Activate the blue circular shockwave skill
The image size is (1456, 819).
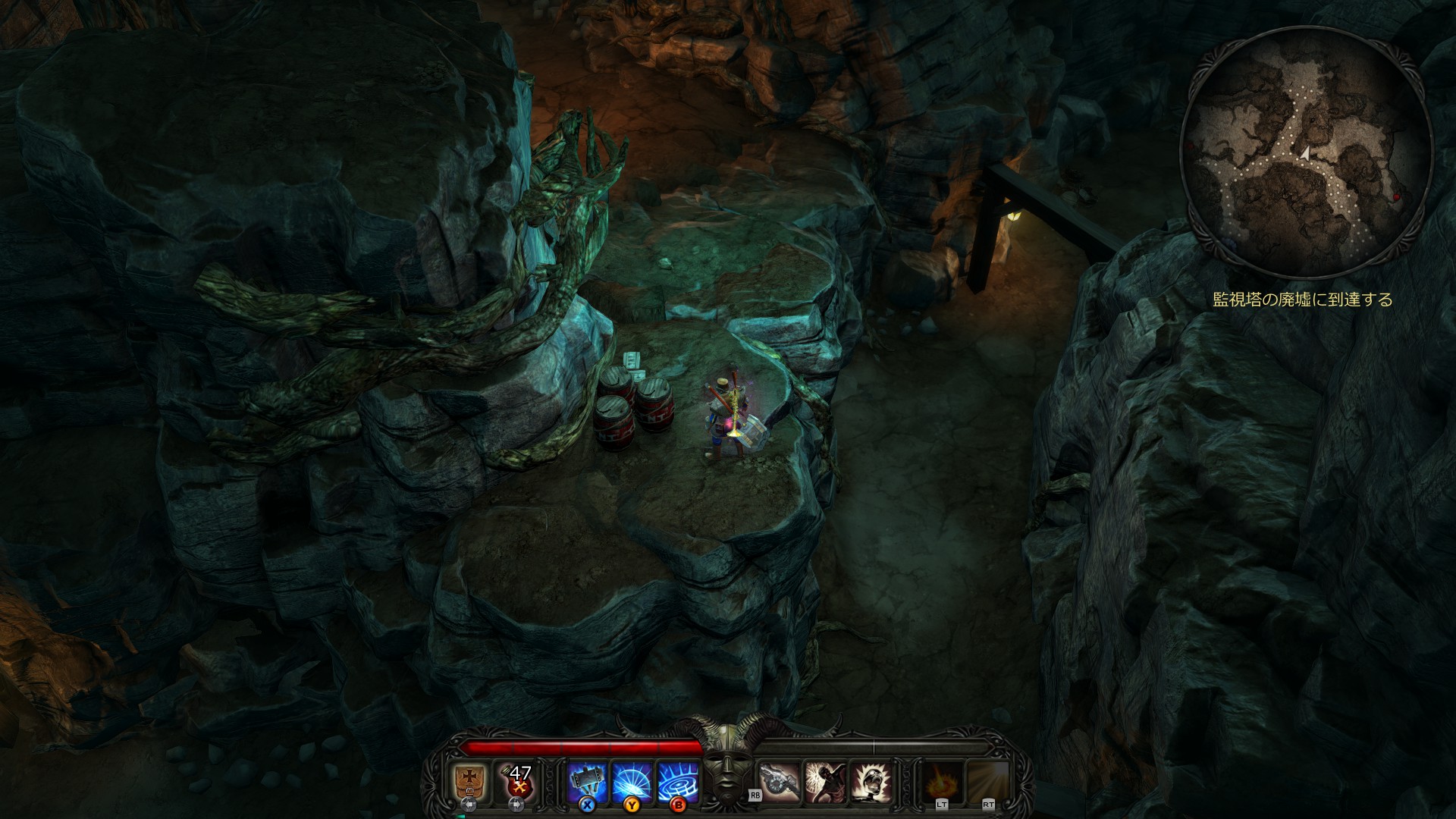pos(677,781)
